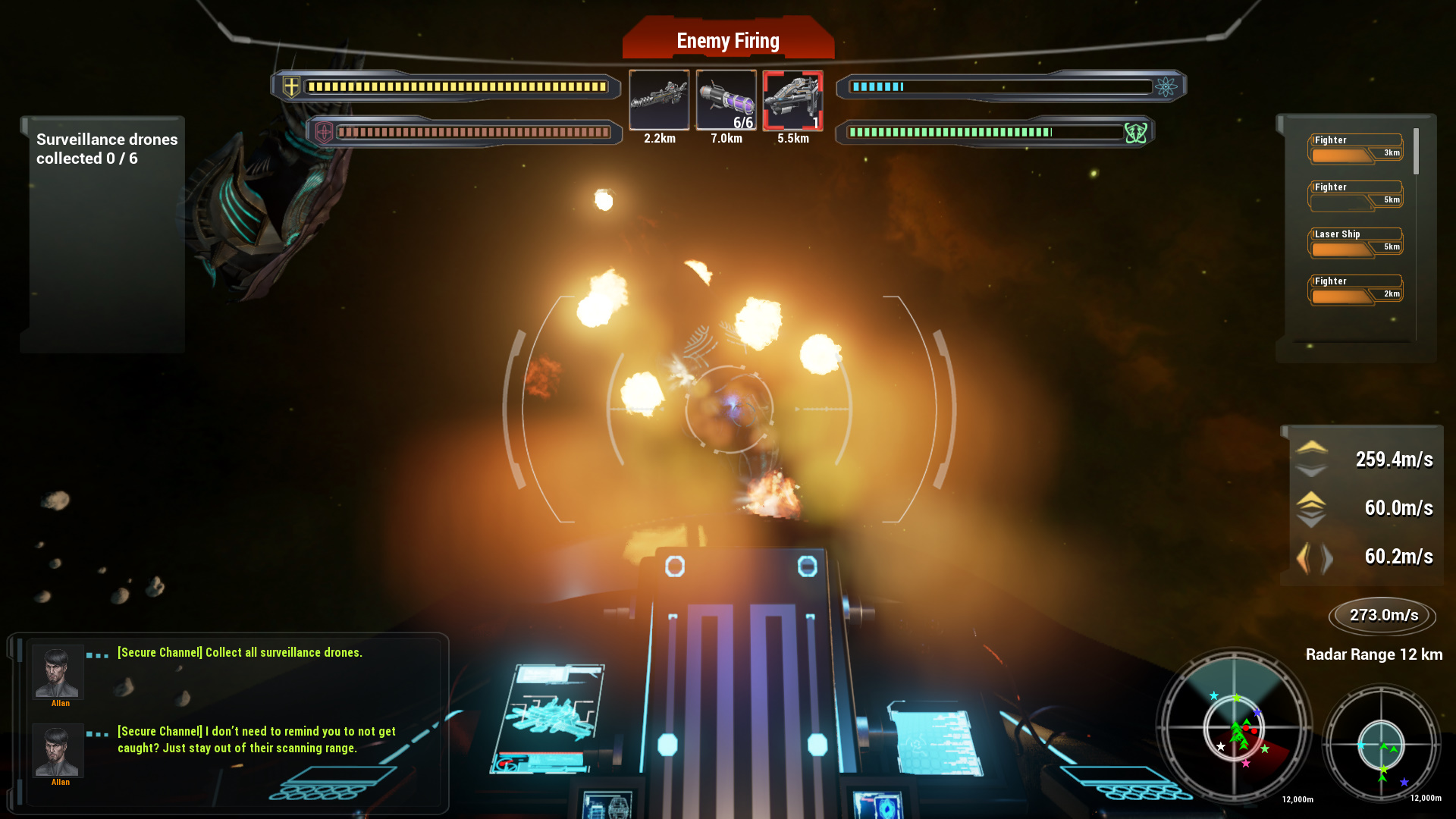Click the atom icon beside the blue energy bar

coord(1166,86)
